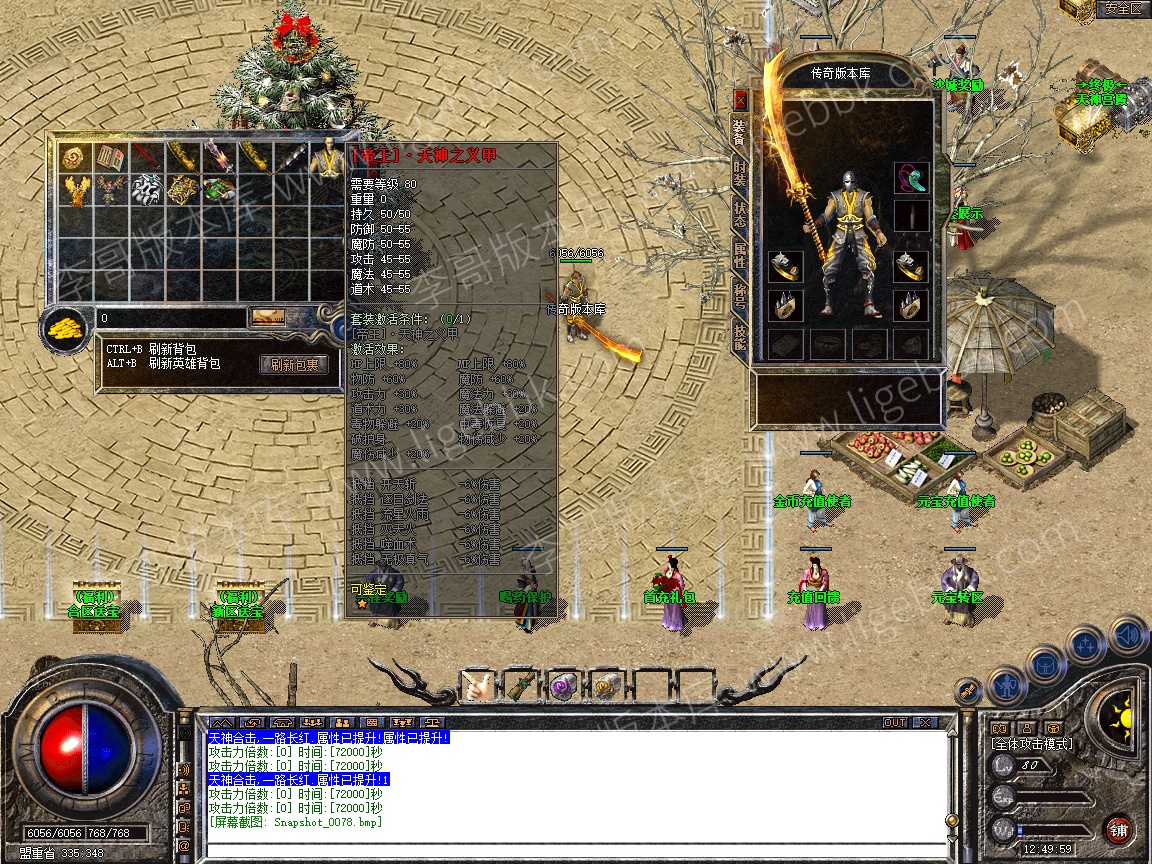Close the character equipment panel
The width and height of the screenshot is (1152, 864).
click(740, 99)
